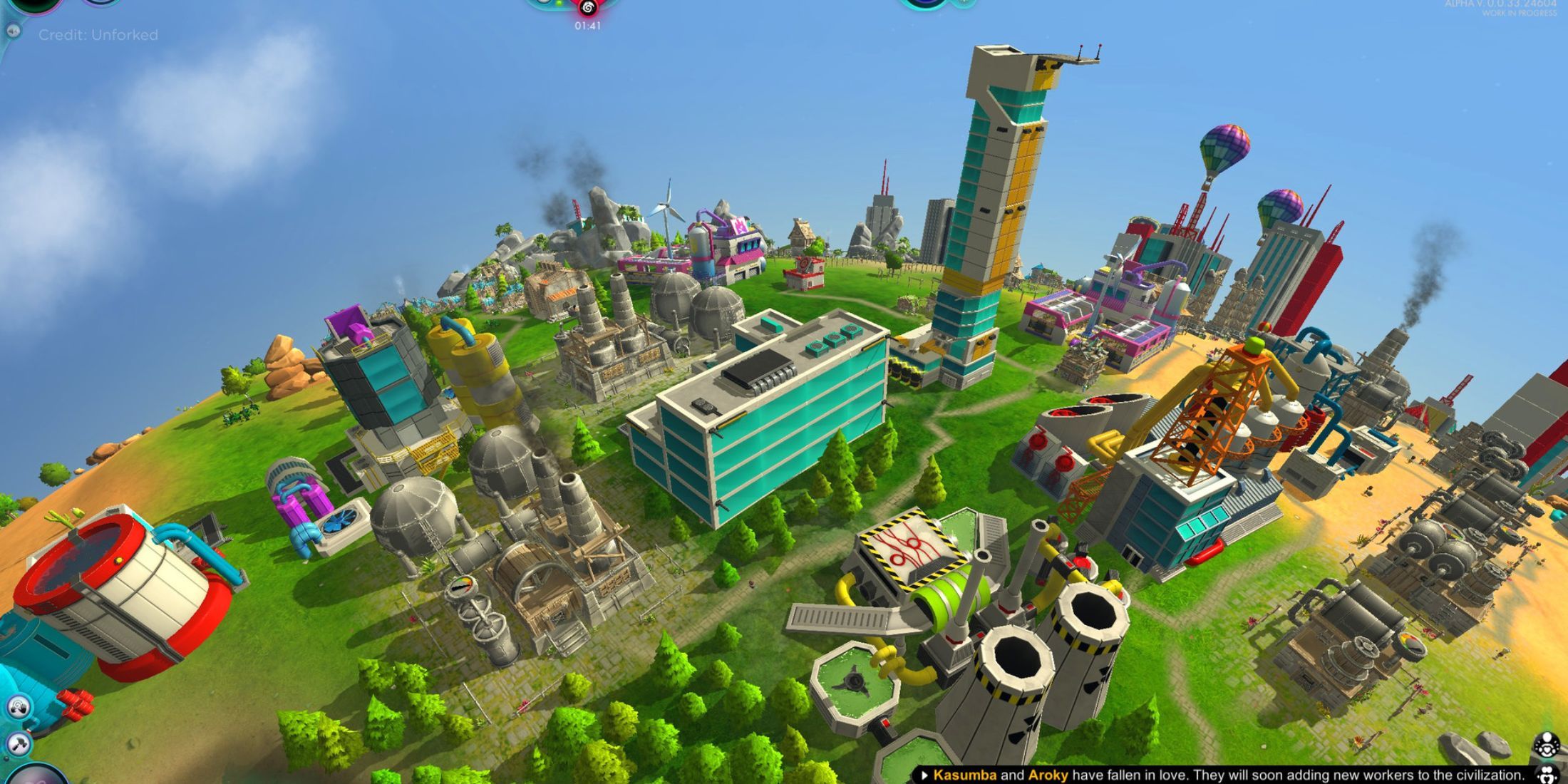Click the red spiral orb above the timer
Viewport: 1568px width, 784px height.
[587, 7]
